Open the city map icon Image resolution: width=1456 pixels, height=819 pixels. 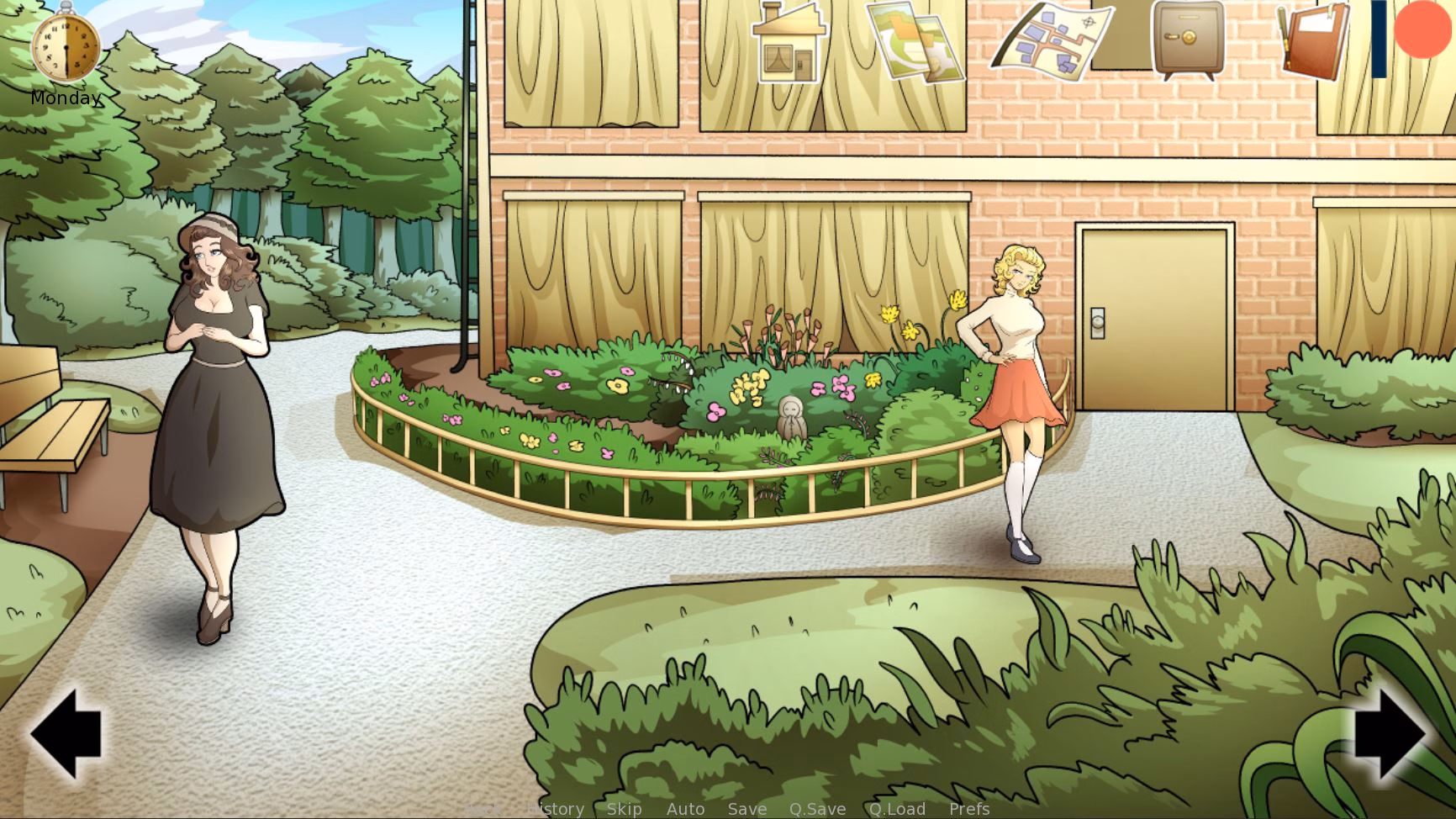(x=1052, y=40)
